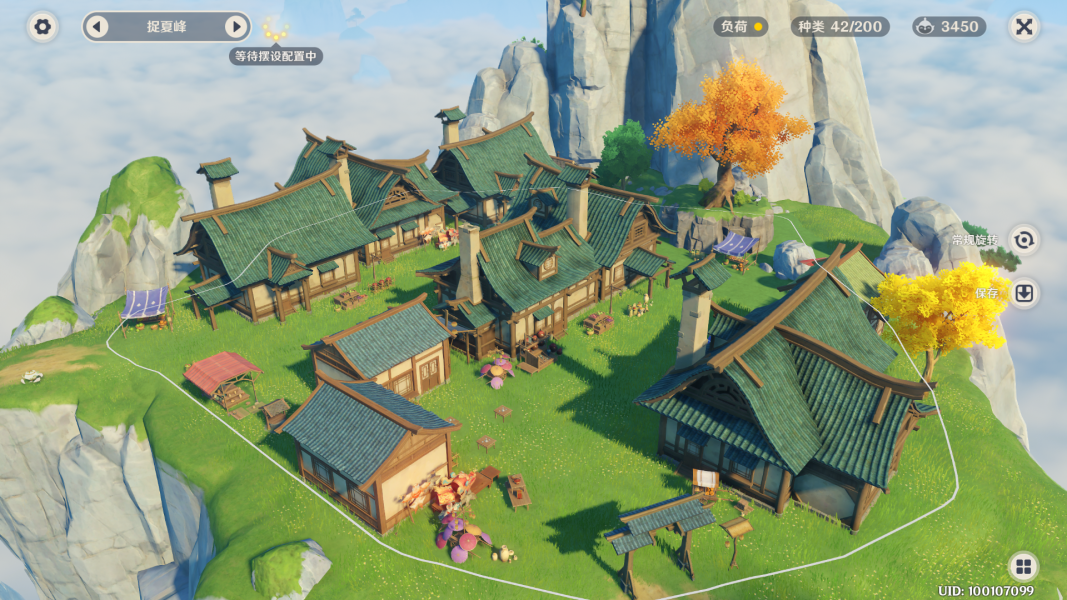1067x600 pixels.
Task: Check the 负荷 load indicator
Action: coord(741,27)
